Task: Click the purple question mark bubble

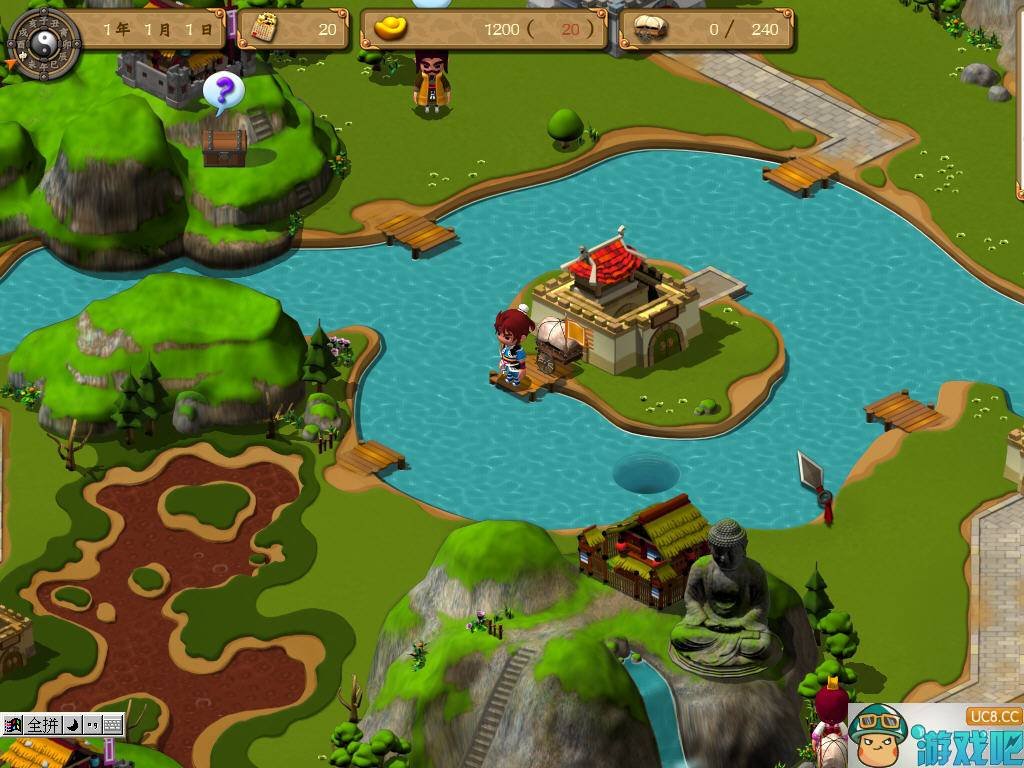Action: point(224,92)
